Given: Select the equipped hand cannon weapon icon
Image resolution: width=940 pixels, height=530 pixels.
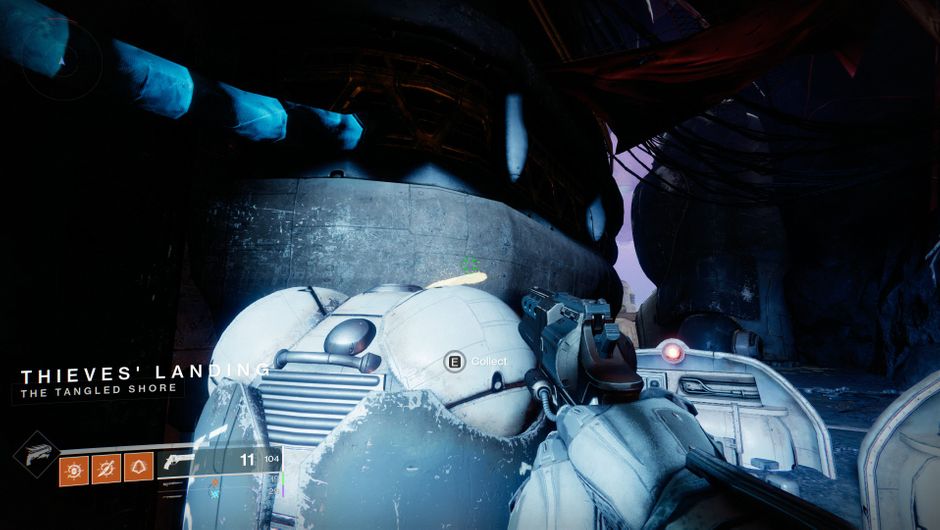Looking at the screenshot, I should [x=183, y=462].
